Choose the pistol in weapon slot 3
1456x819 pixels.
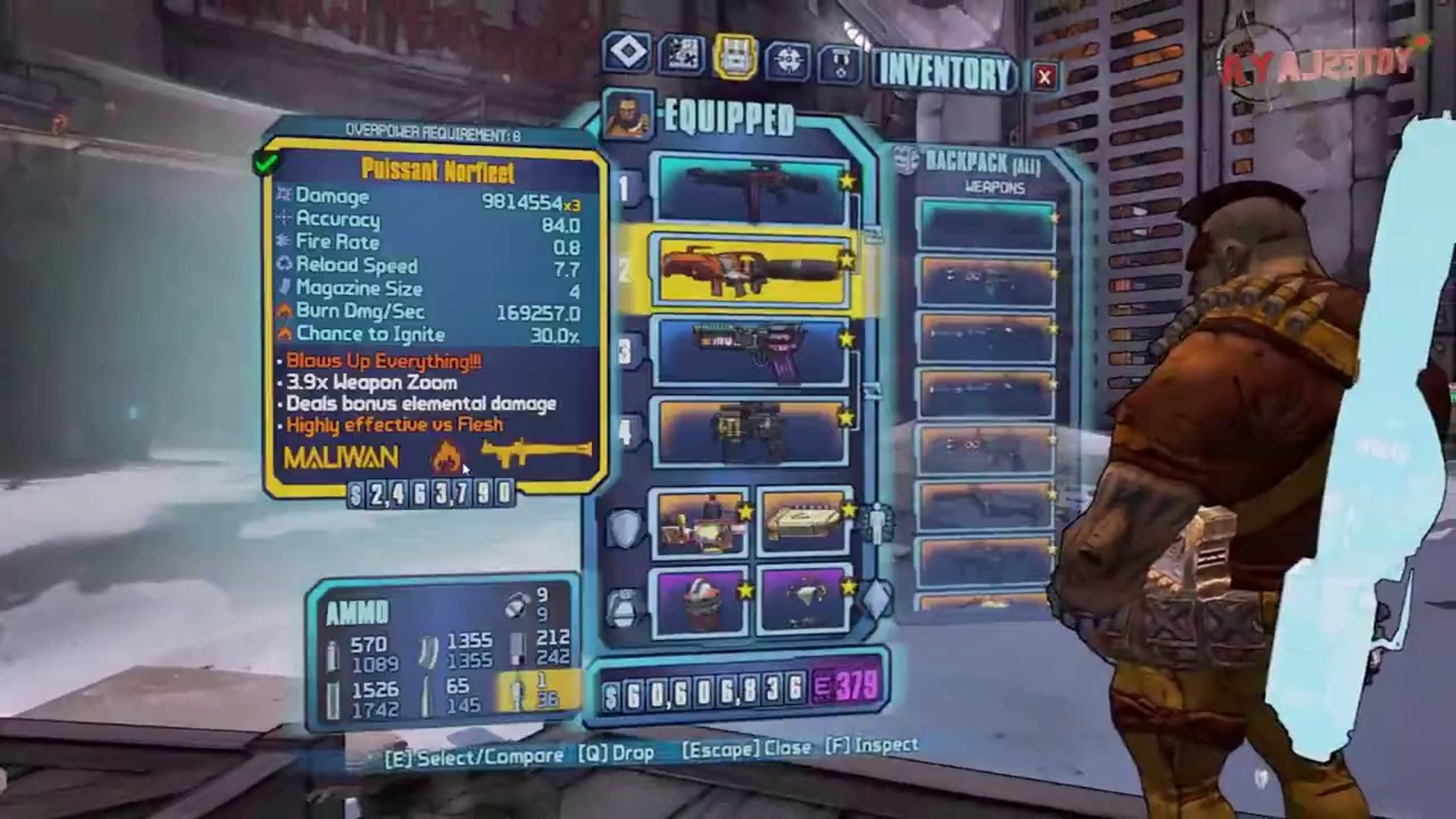753,350
